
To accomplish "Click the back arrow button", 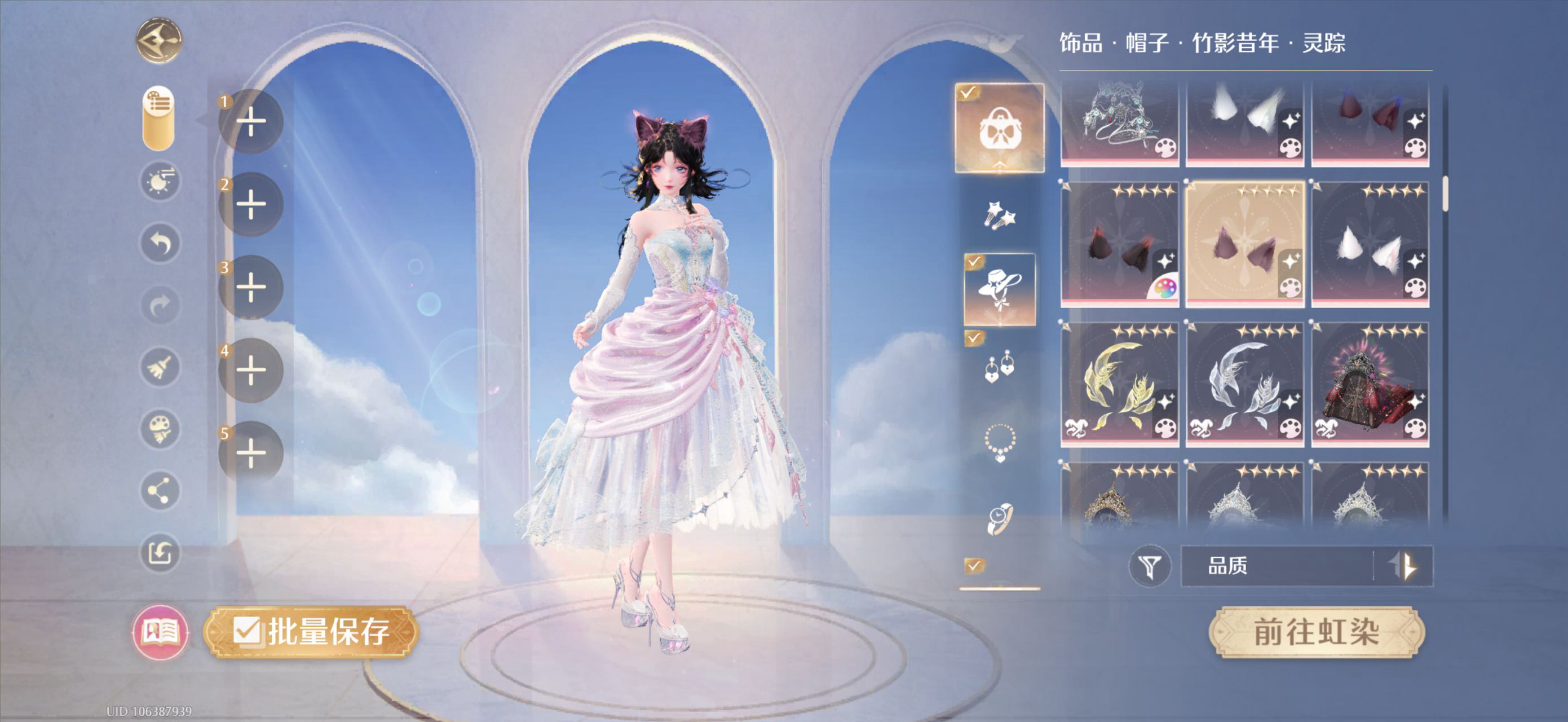I will pyautogui.click(x=158, y=41).
